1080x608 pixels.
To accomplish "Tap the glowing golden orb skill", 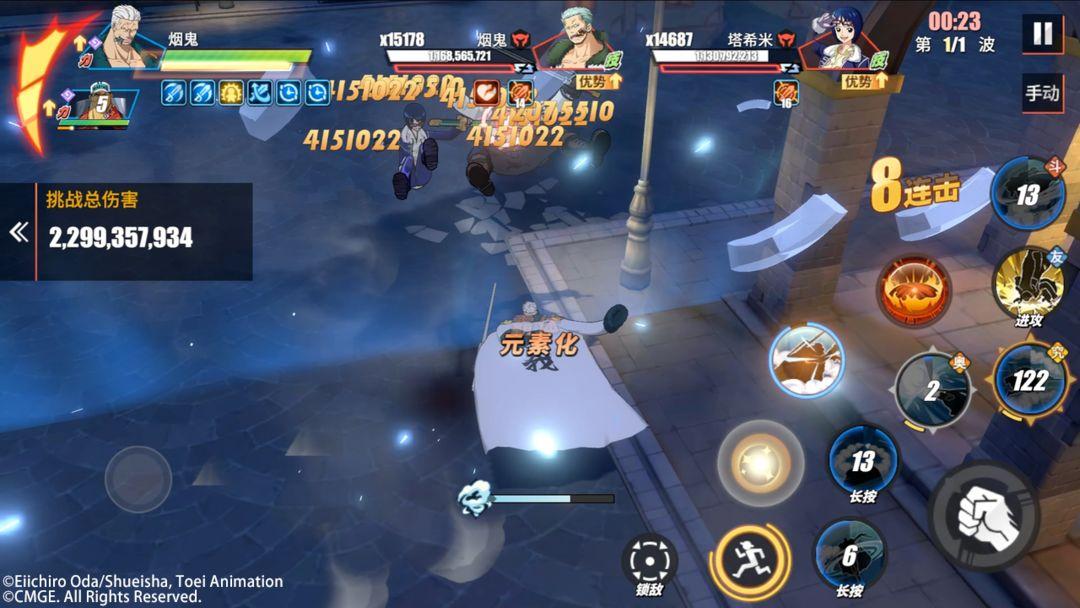I will coord(760,463).
